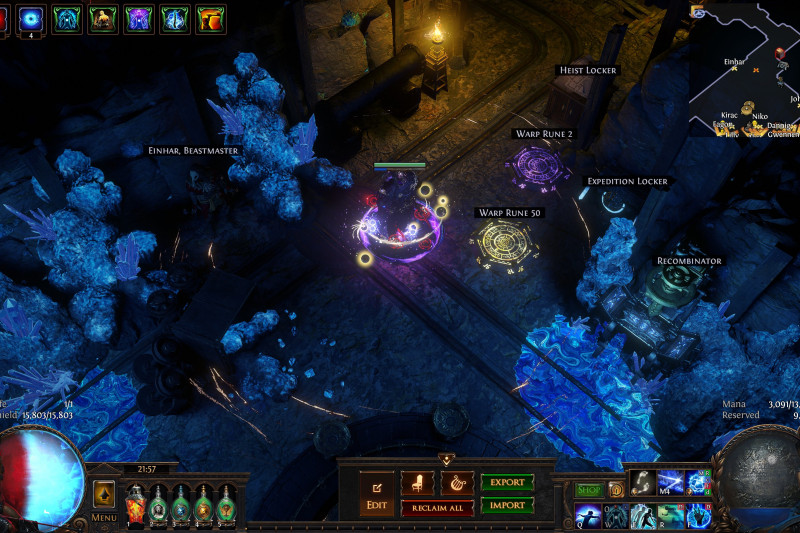Export the hideout layout
This screenshot has height=533, width=800.
tap(507, 482)
